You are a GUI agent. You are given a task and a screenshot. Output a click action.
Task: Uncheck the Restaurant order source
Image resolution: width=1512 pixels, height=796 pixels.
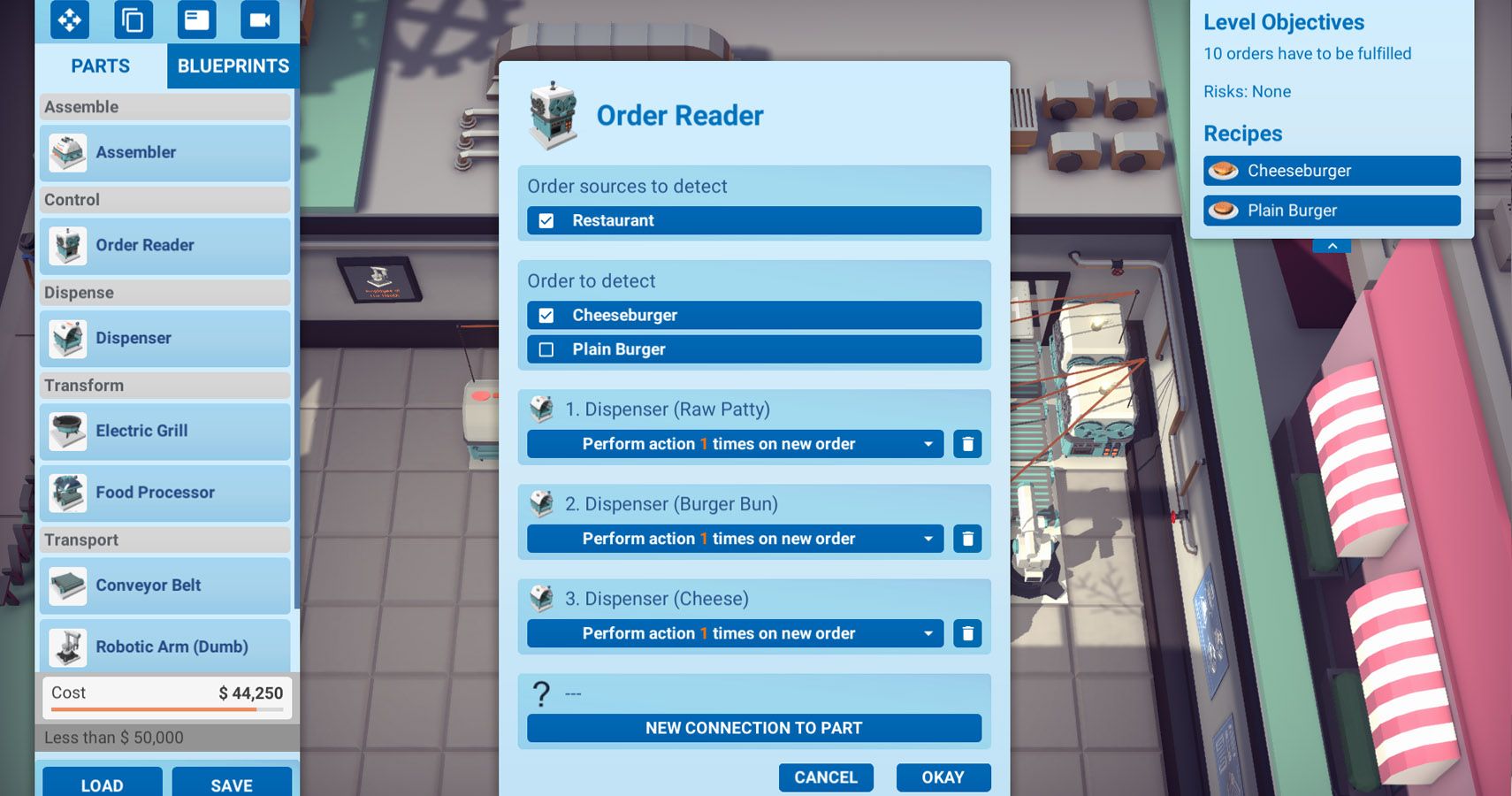pos(546,220)
